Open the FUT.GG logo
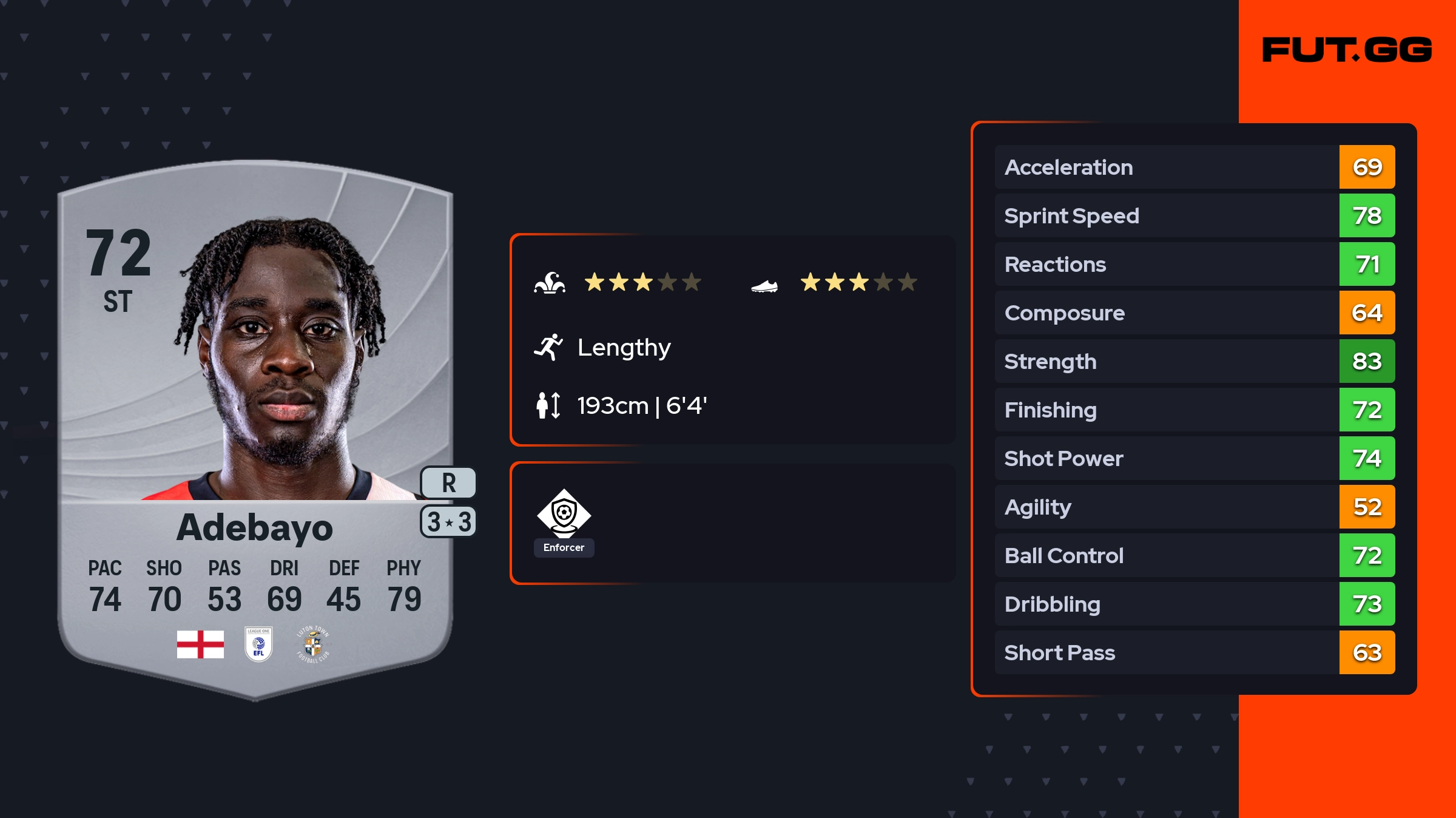This screenshot has width=1456, height=818. pyautogui.click(x=1347, y=50)
